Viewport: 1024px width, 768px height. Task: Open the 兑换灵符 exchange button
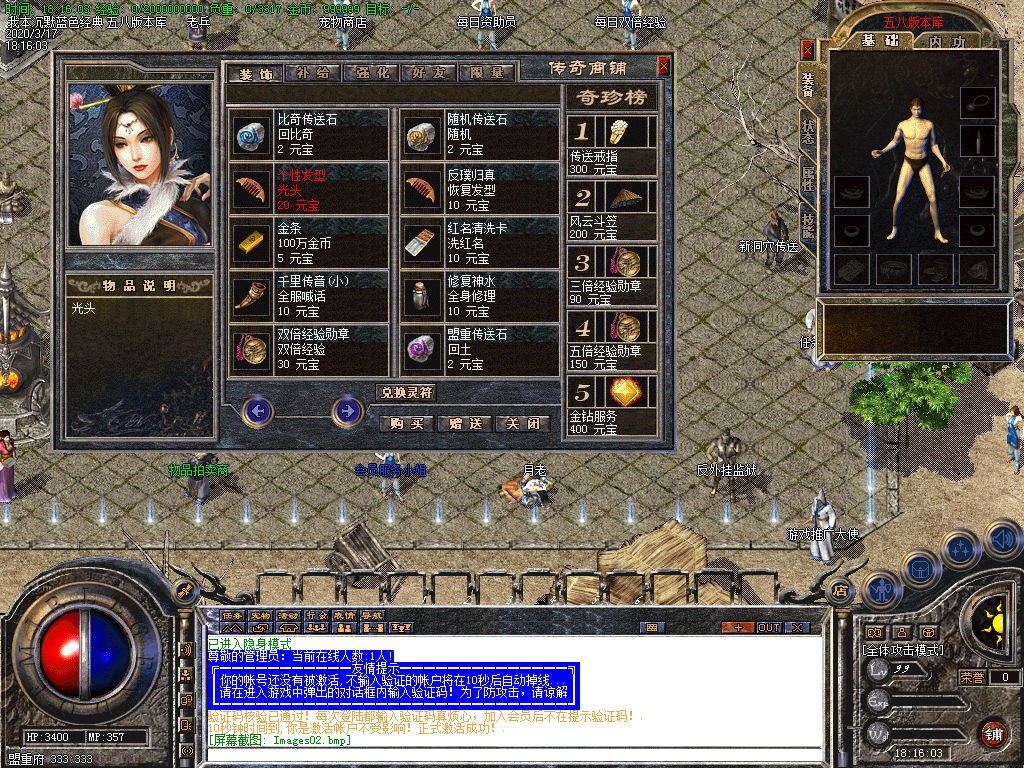coord(405,392)
